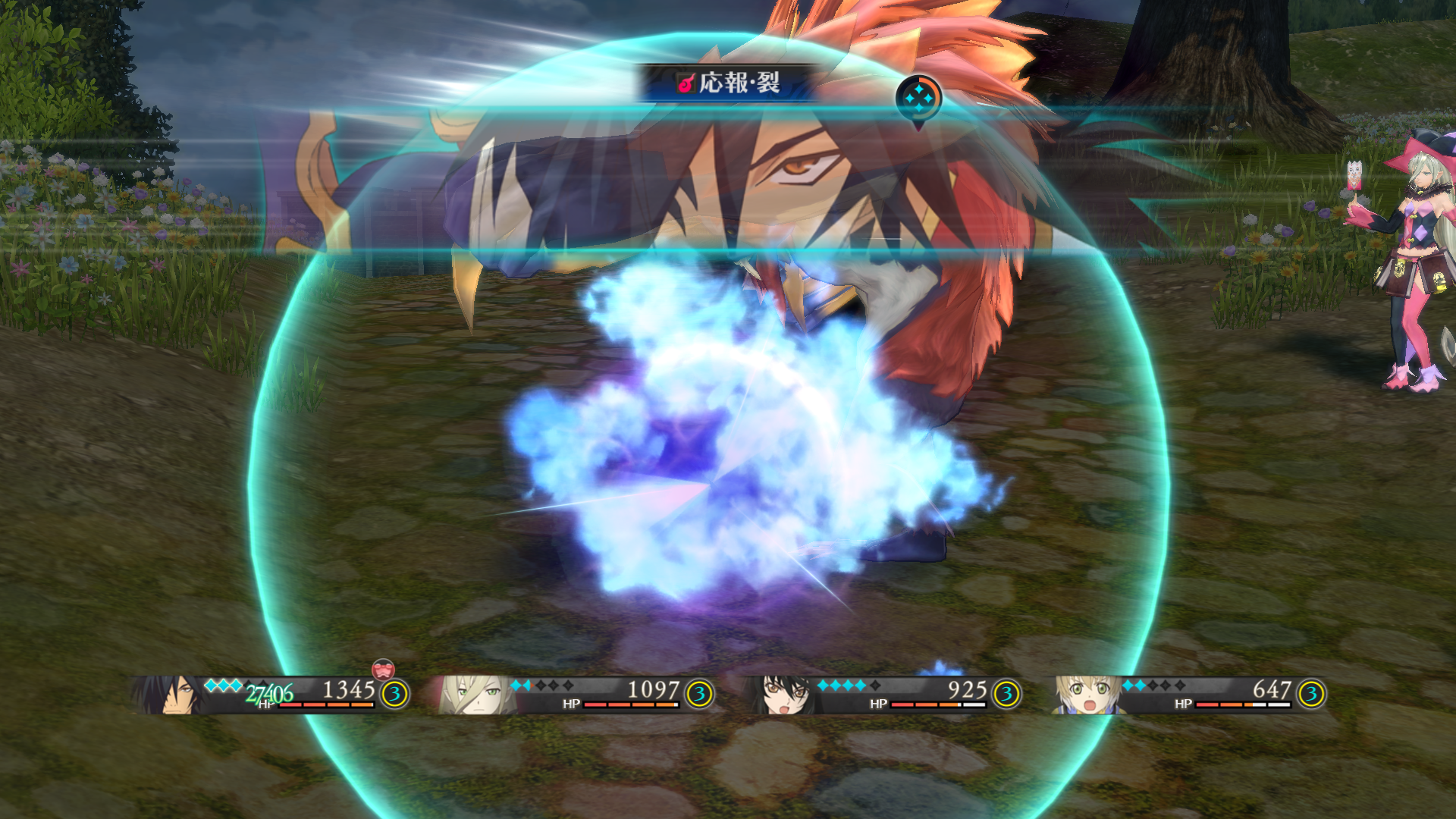This screenshot has height=819, width=1456.
Task: Select the diamond soul gauge marker above the enemy
Action: (920, 97)
